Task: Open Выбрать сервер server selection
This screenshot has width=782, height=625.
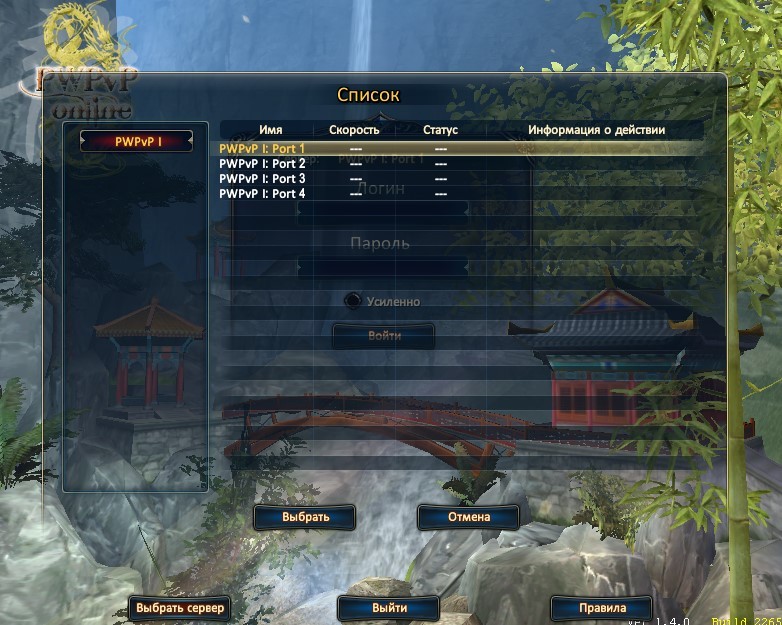Action: 180,607
